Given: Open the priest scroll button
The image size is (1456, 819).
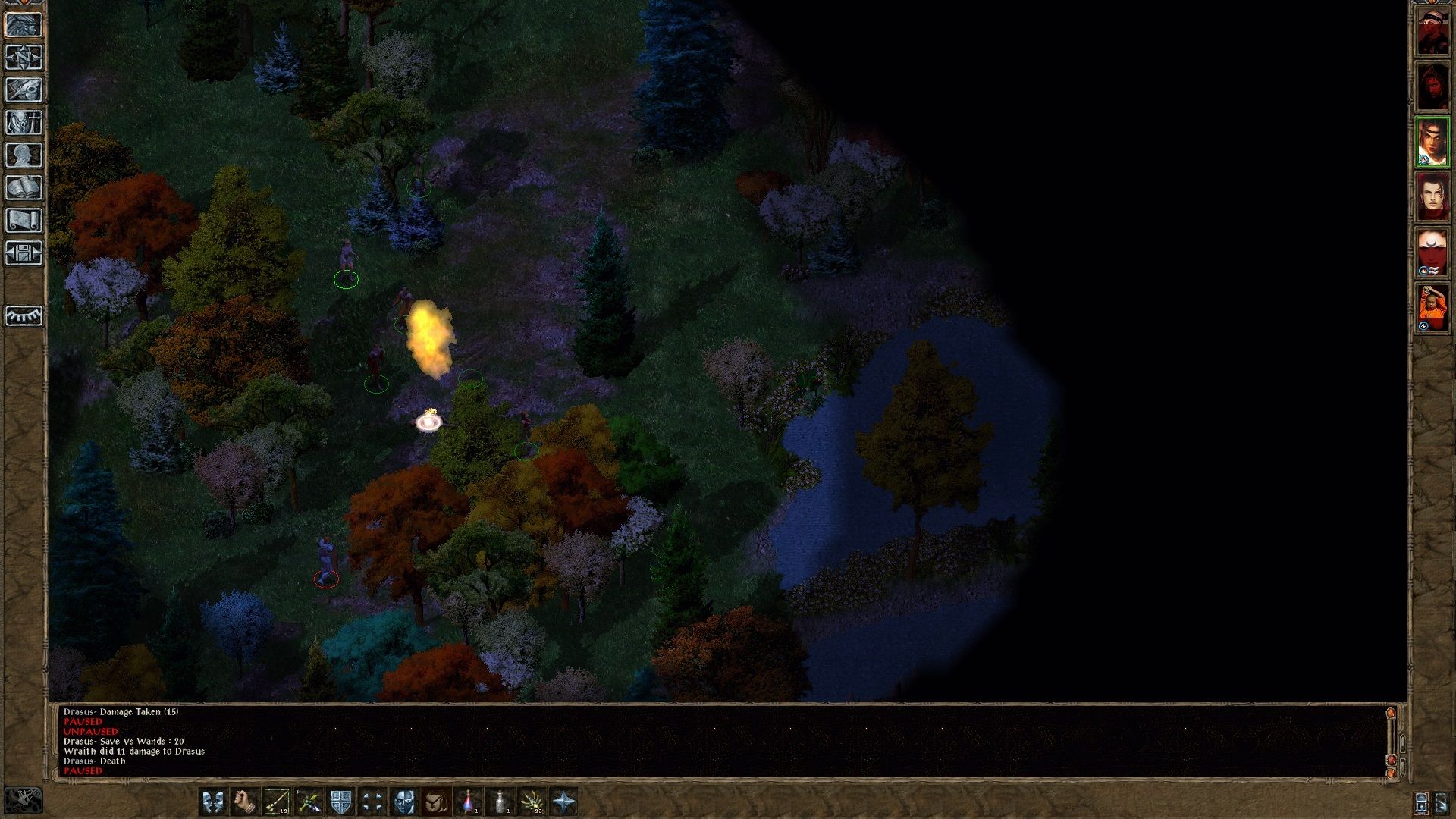Looking at the screenshot, I should pyautogui.click(x=24, y=221).
